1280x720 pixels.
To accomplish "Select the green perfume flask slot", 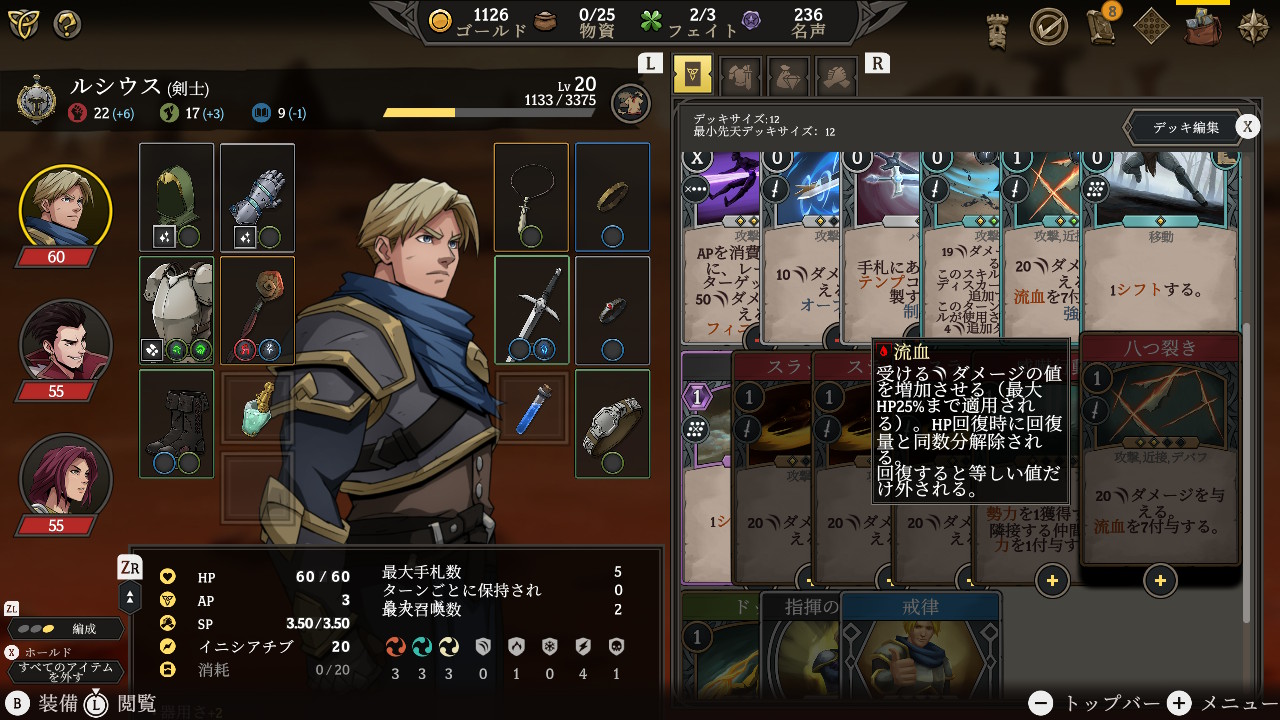I will [257, 410].
